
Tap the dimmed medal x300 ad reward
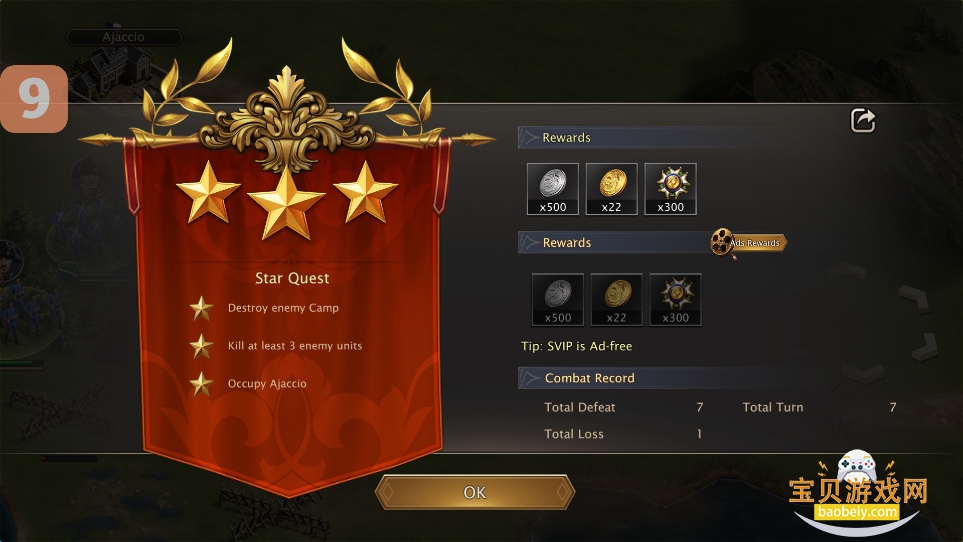pos(676,299)
